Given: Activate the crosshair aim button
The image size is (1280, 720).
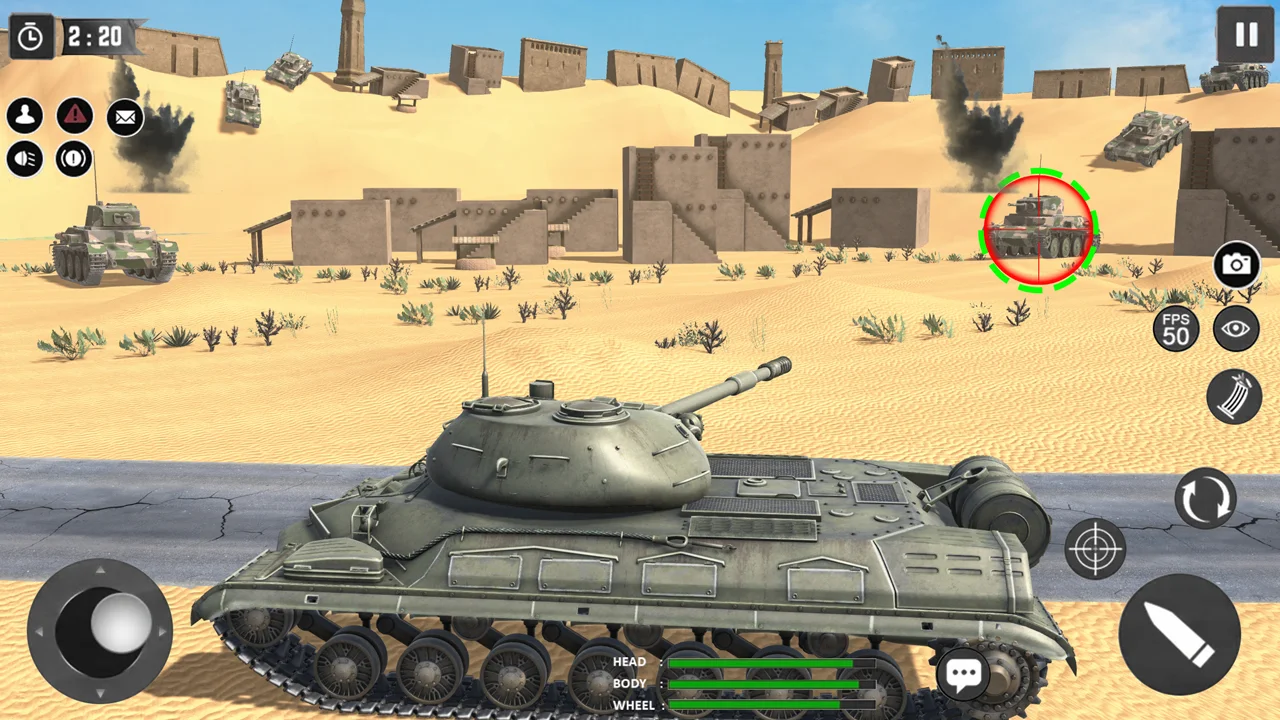Looking at the screenshot, I should coord(1095,548).
